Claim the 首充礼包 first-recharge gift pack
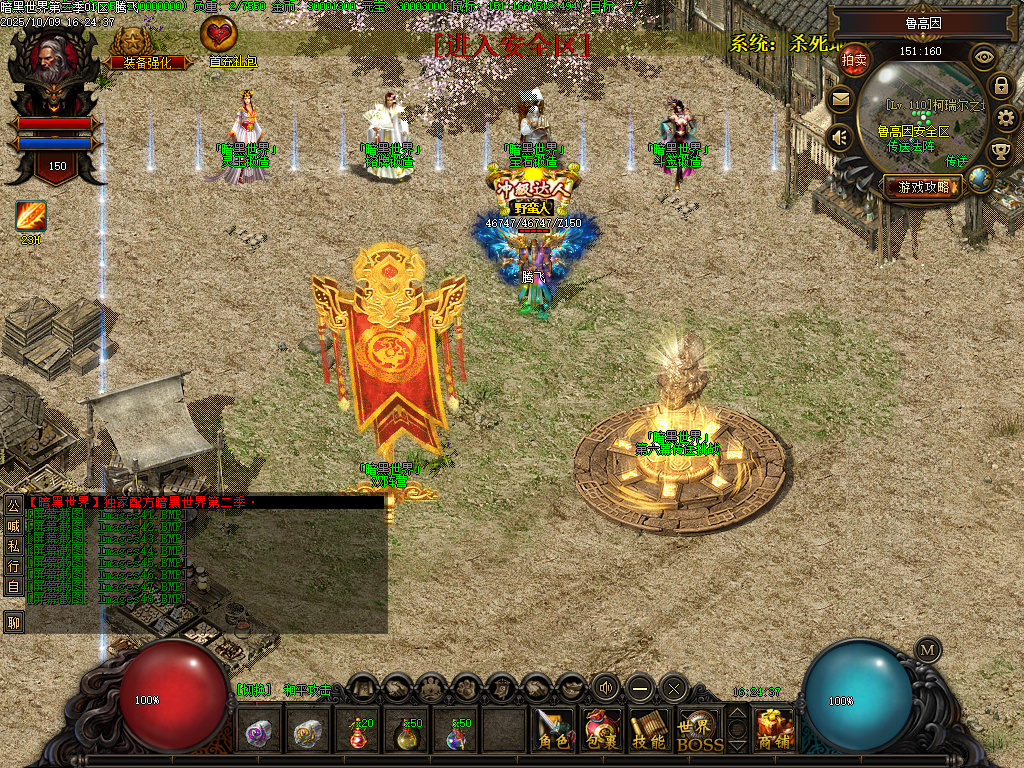 [x=219, y=42]
